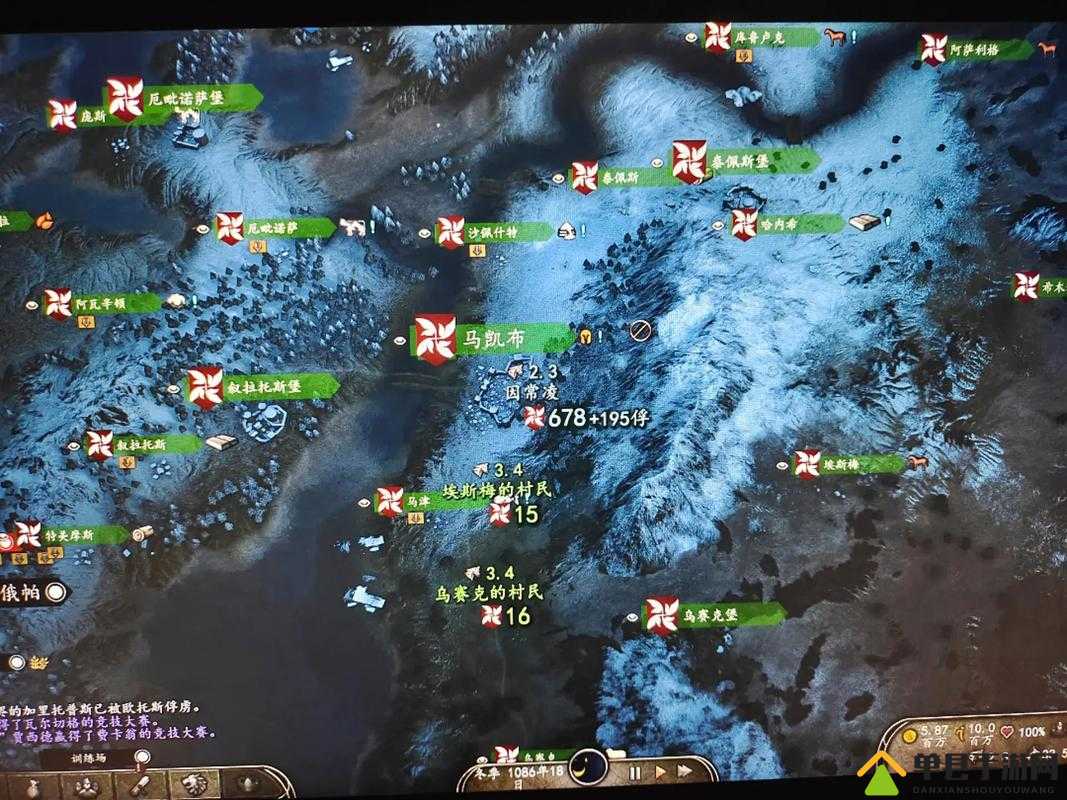The image size is (1067, 800).
Task: Select the 马凯布 town nameplate
Action: pos(490,339)
